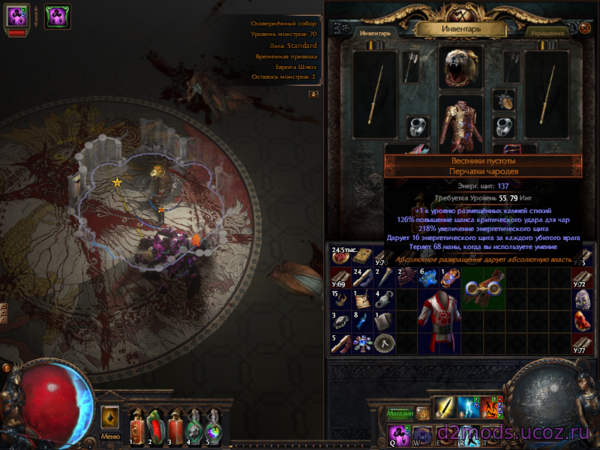Select the amulet slot
This screenshot has width=600, height=450.
coord(504,99)
